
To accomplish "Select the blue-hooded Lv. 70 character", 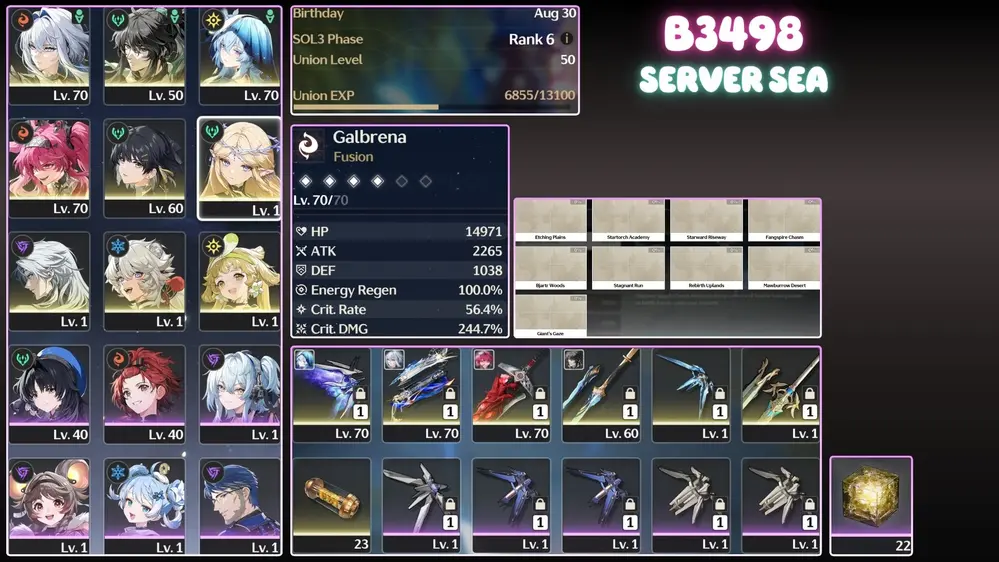I will coord(239,55).
